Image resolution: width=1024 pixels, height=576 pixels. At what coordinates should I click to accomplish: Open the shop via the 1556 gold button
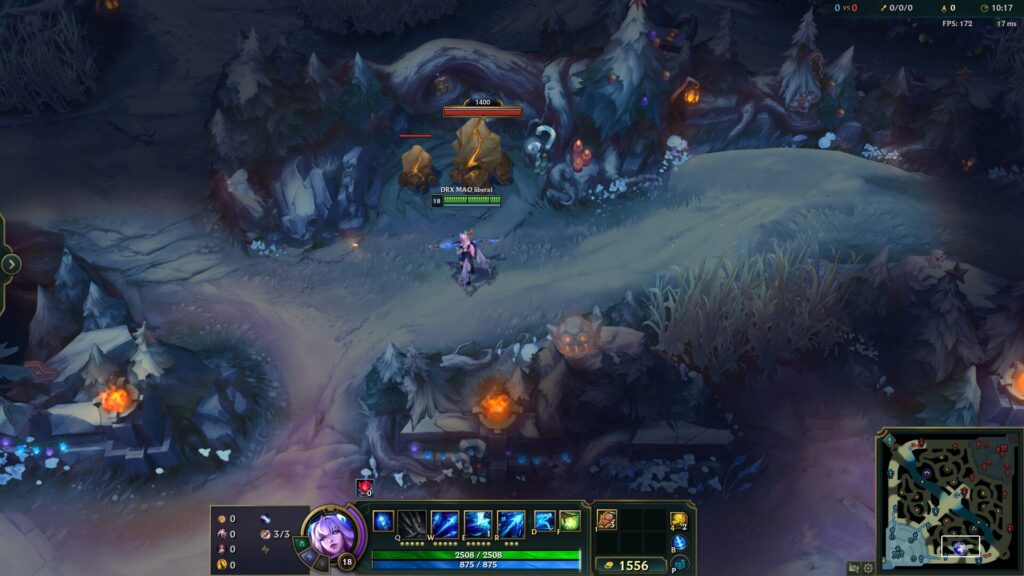[630, 565]
